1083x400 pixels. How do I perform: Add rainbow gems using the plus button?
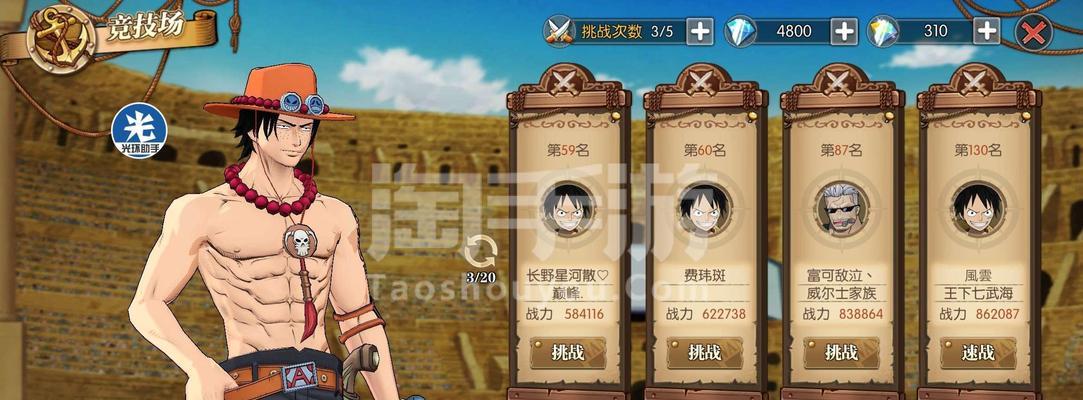987,31
